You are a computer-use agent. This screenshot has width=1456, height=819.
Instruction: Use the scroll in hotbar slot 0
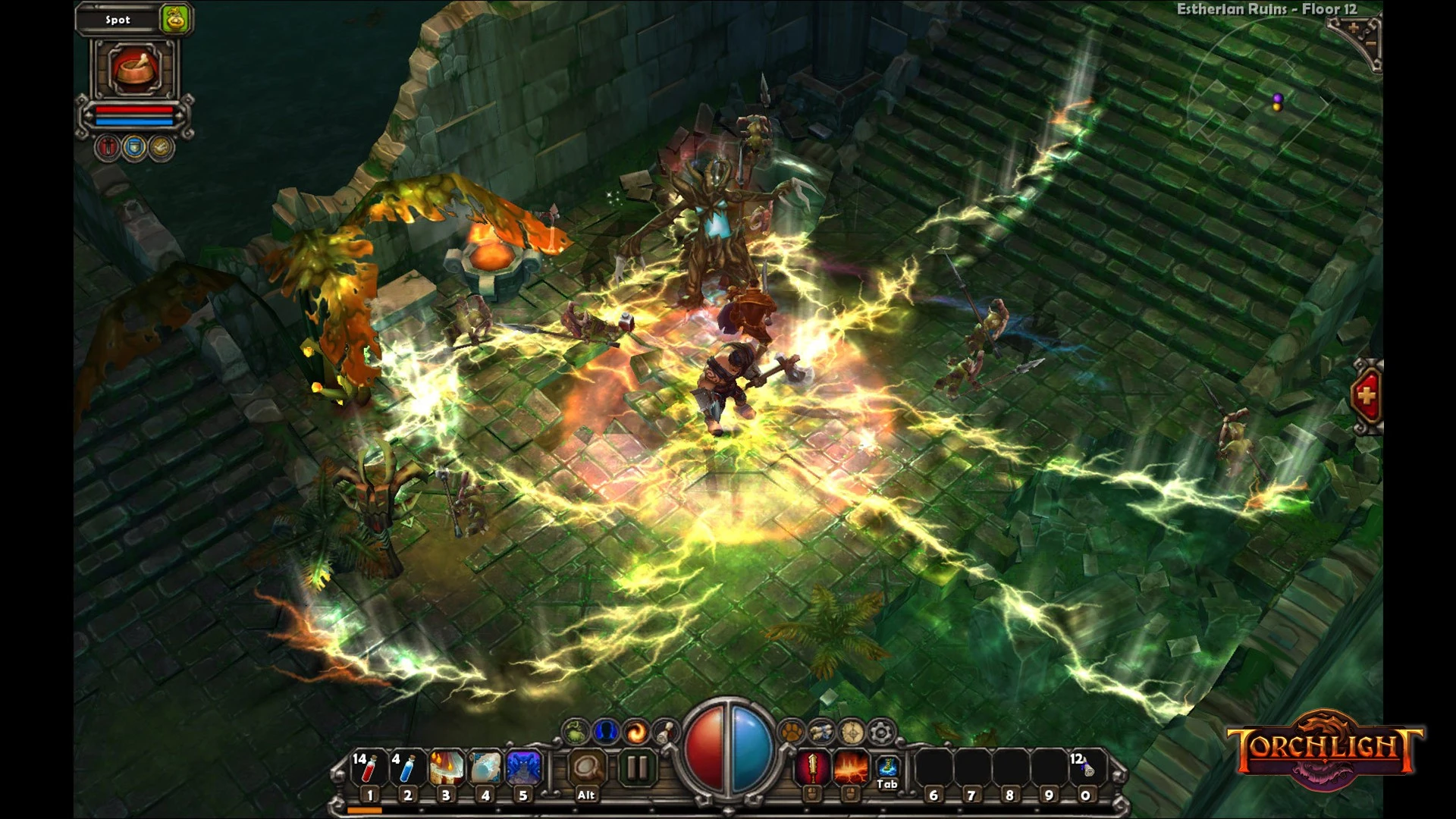tap(1086, 768)
